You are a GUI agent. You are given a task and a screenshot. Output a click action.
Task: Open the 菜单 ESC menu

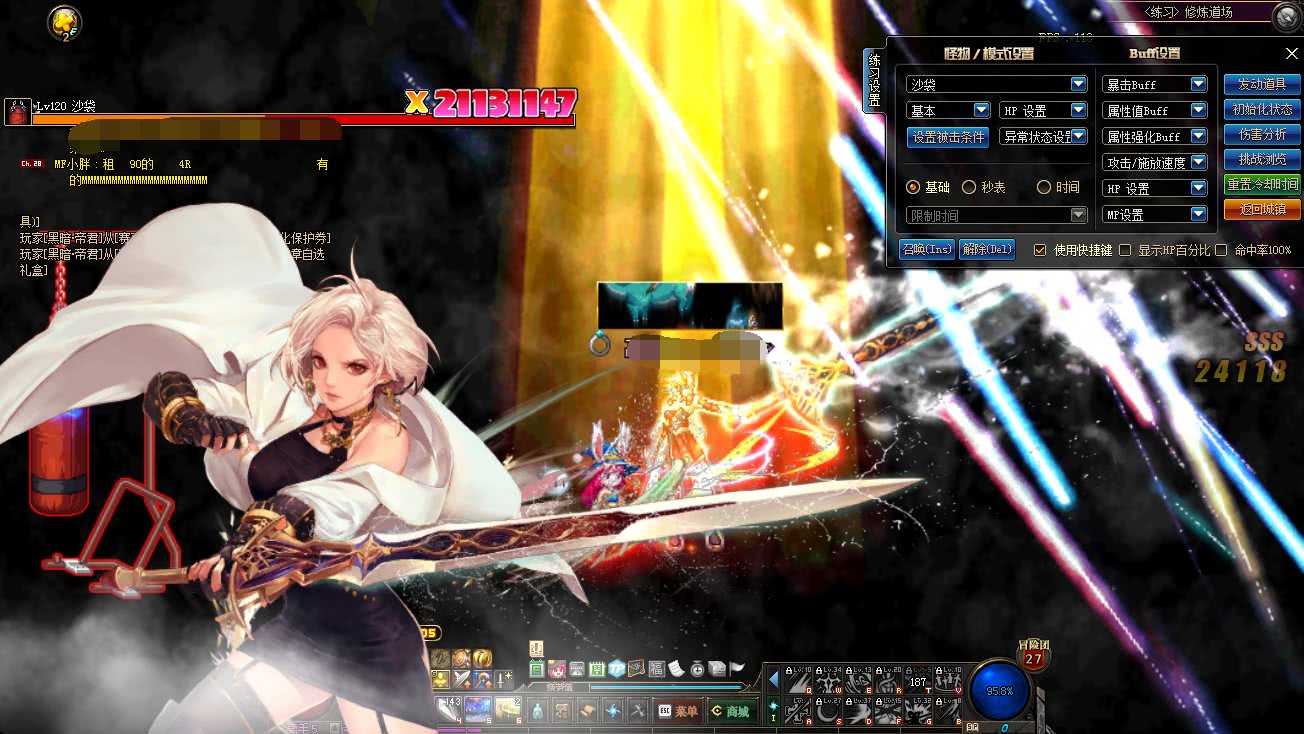point(677,711)
